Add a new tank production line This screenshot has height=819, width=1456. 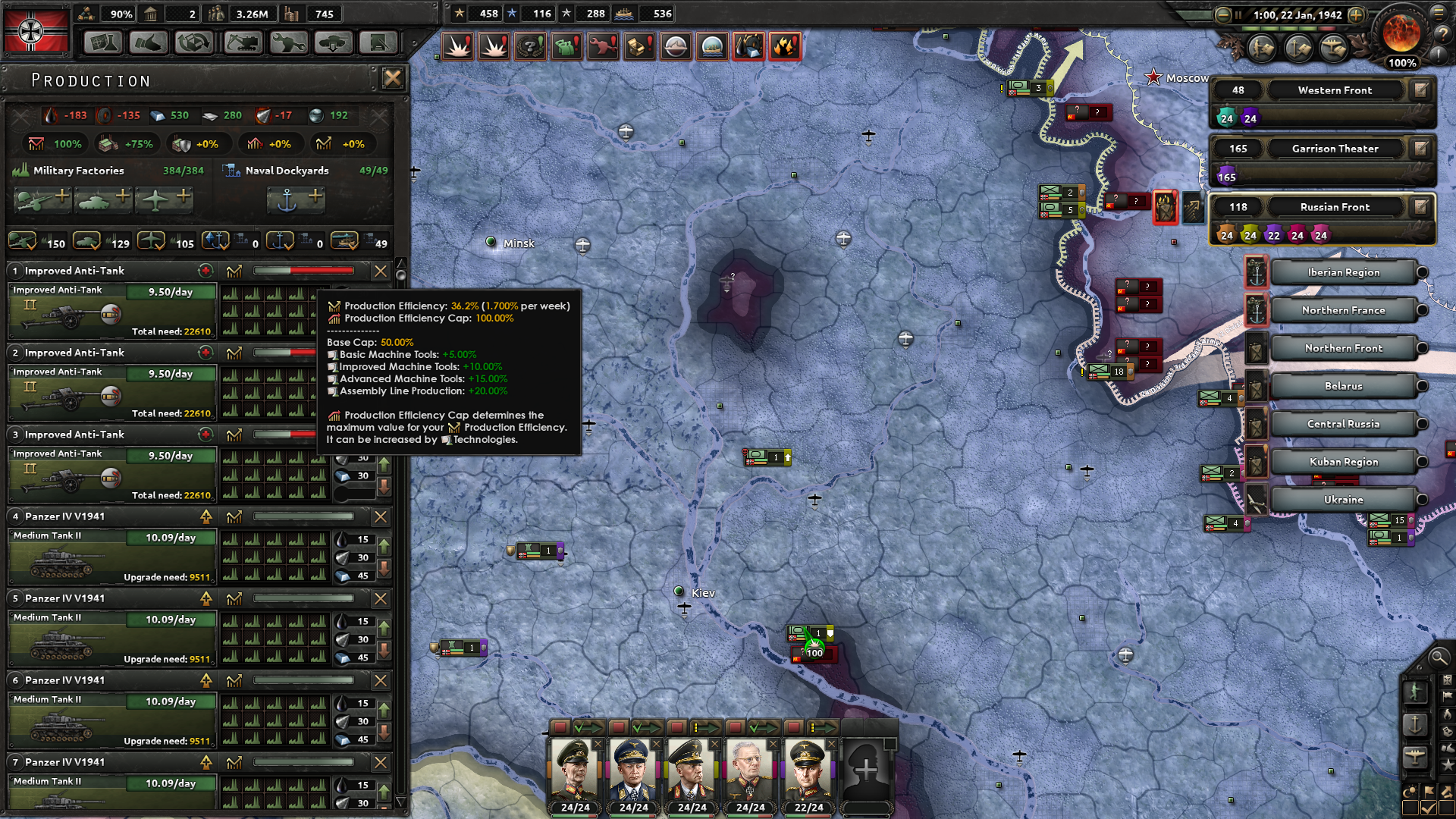tap(104, 199)
